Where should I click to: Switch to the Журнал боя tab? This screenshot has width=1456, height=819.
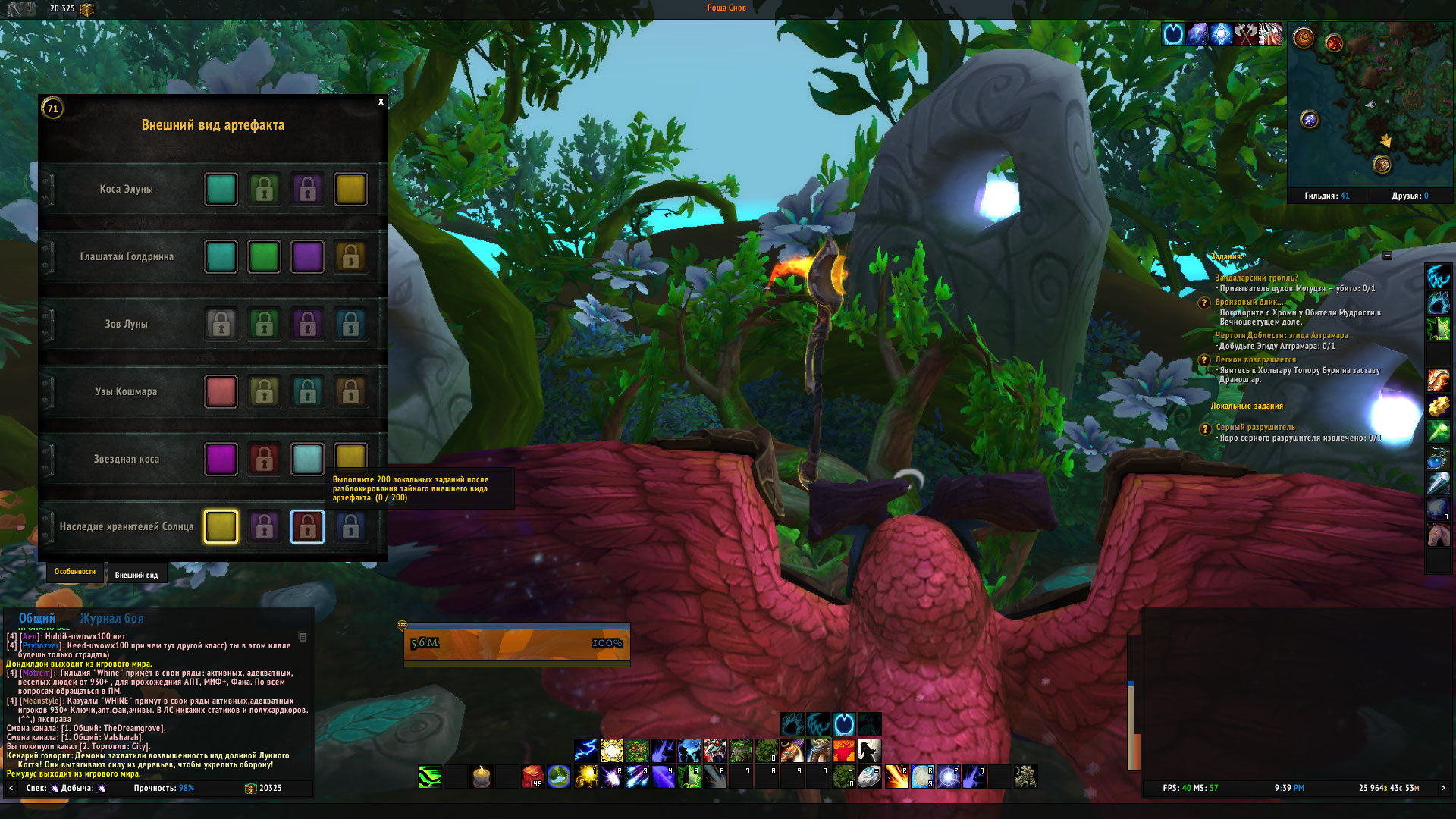[x=111, y=618]
